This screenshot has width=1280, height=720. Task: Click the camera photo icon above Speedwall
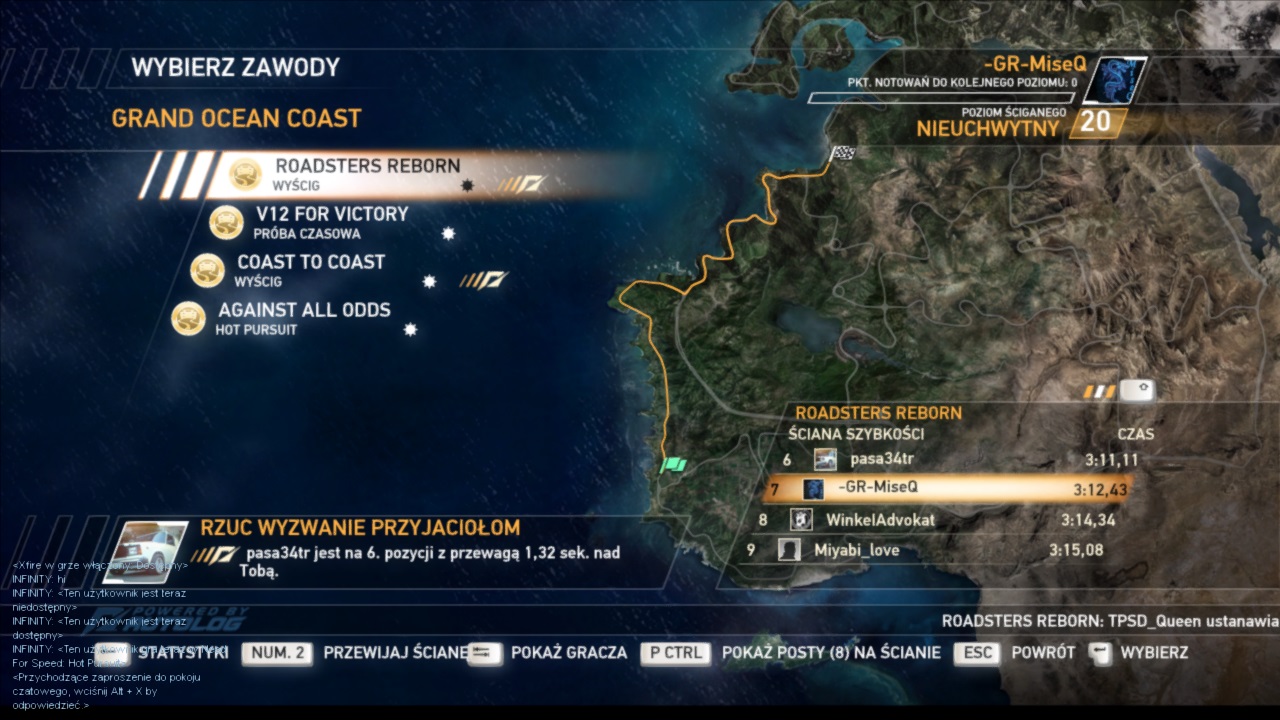pyautogui.click(x=1138, y=391)
